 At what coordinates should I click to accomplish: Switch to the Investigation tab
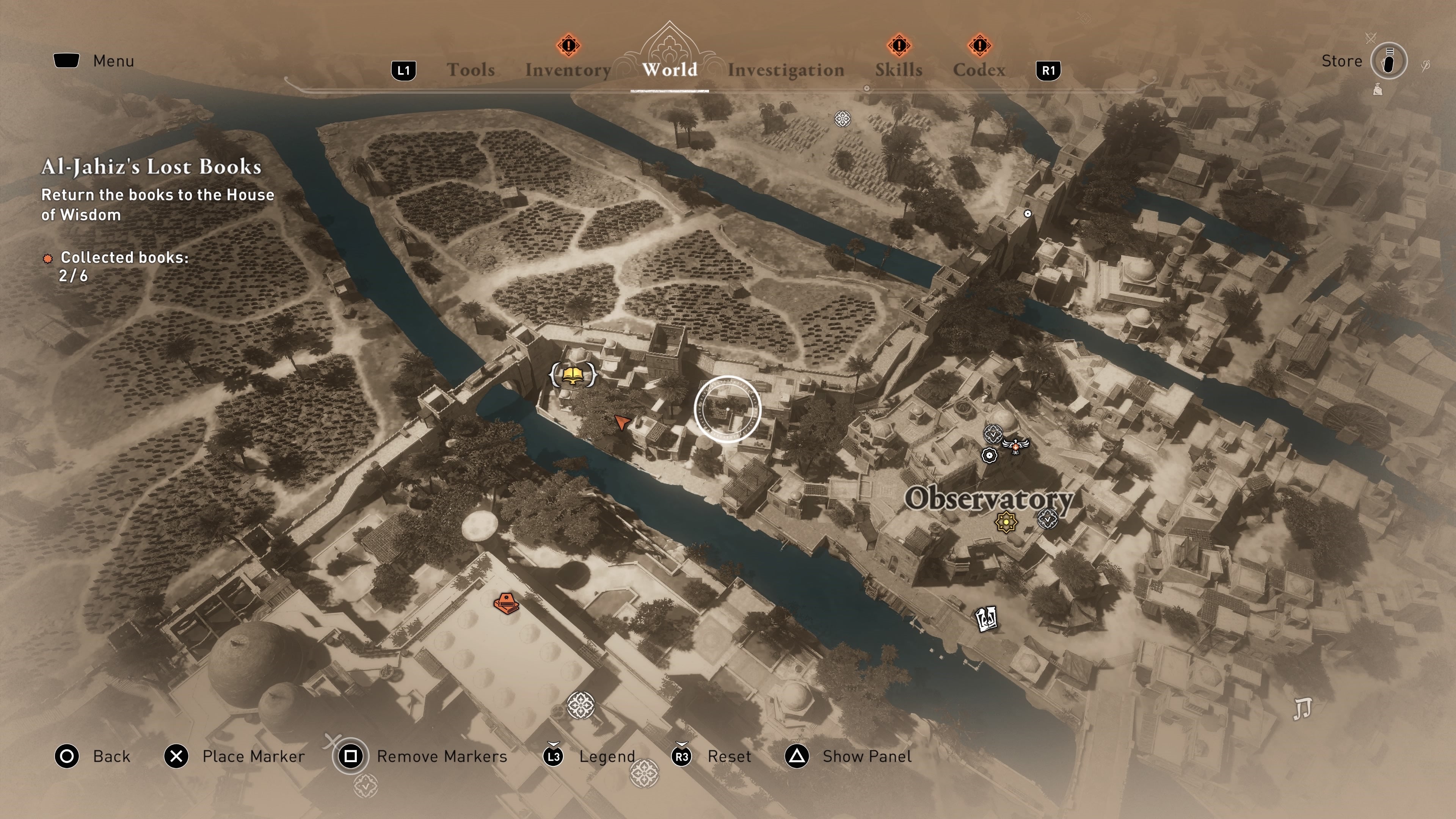786,69
